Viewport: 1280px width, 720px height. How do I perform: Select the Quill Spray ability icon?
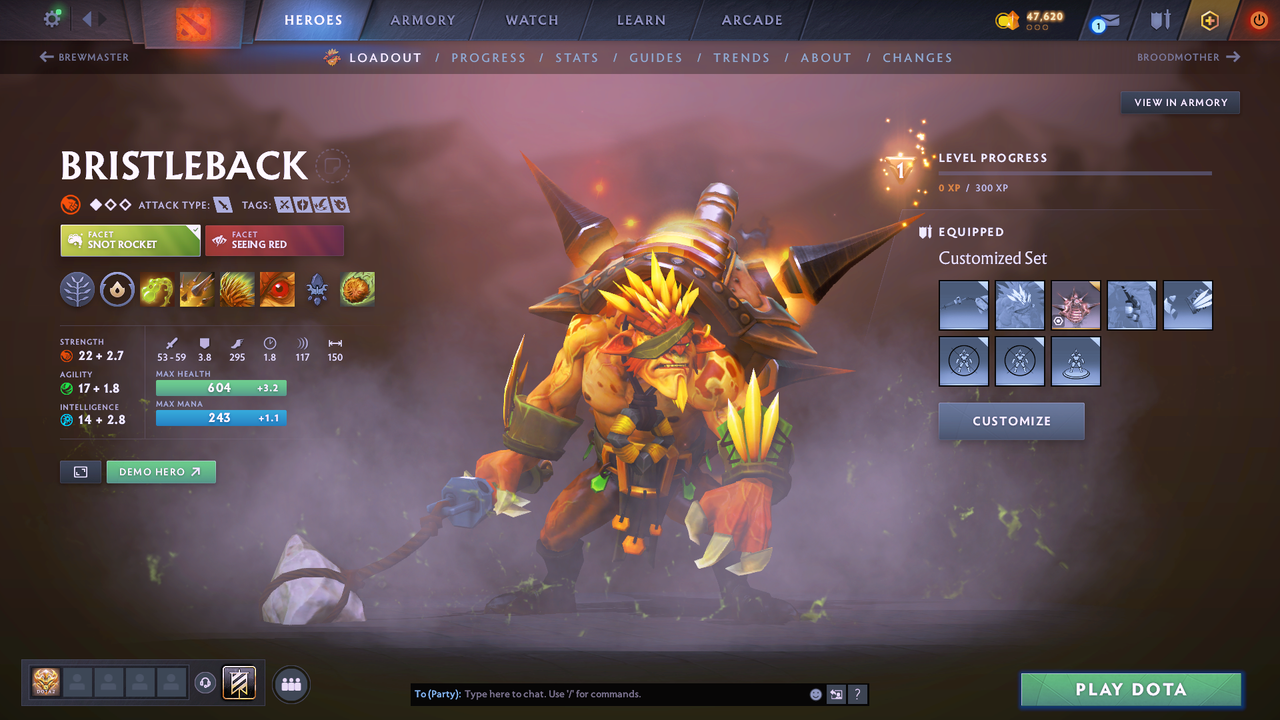[x=197, y=290]
